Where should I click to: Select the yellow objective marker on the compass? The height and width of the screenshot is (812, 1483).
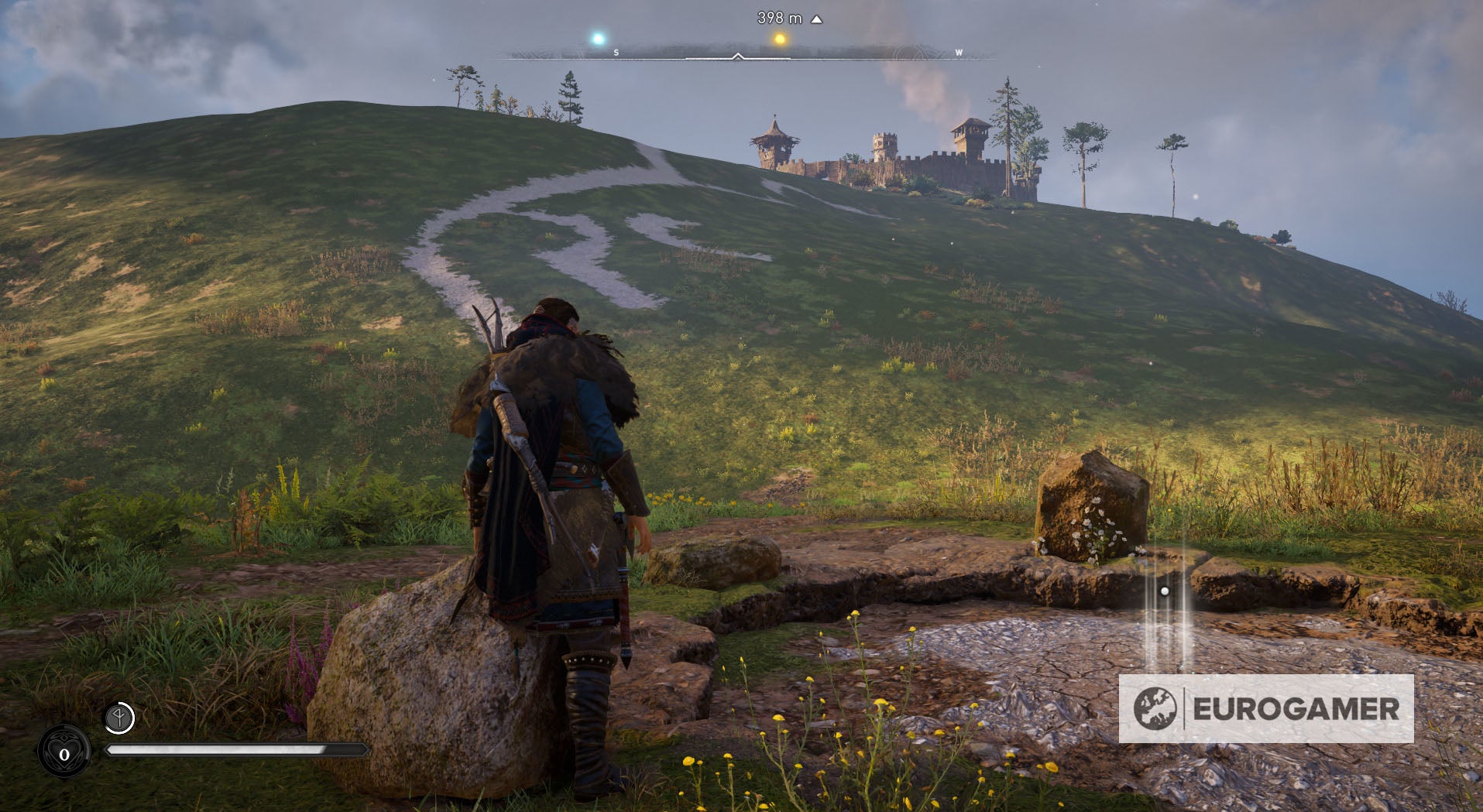(779, 37)
